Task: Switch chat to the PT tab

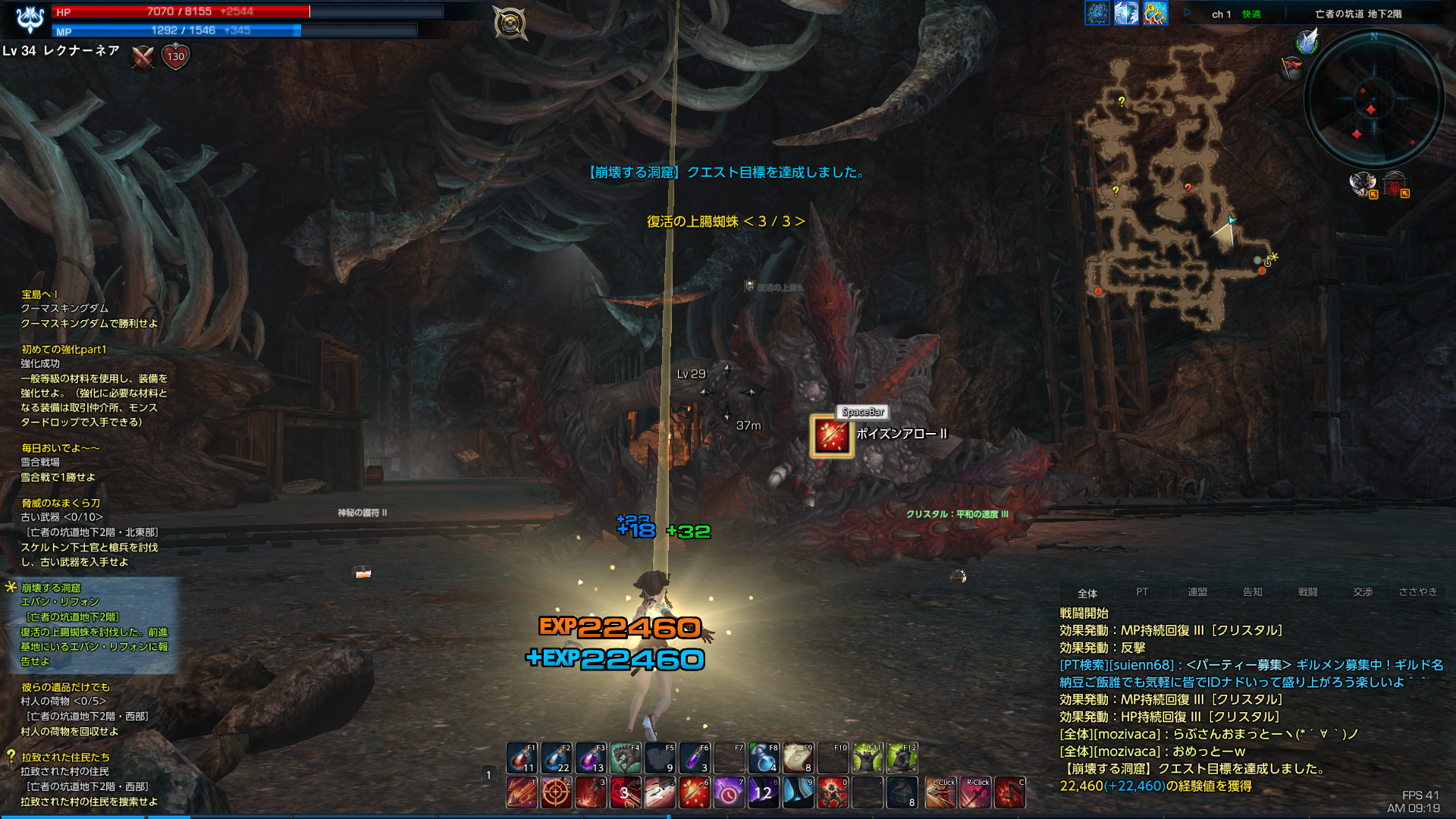Action: [1142, 592]
